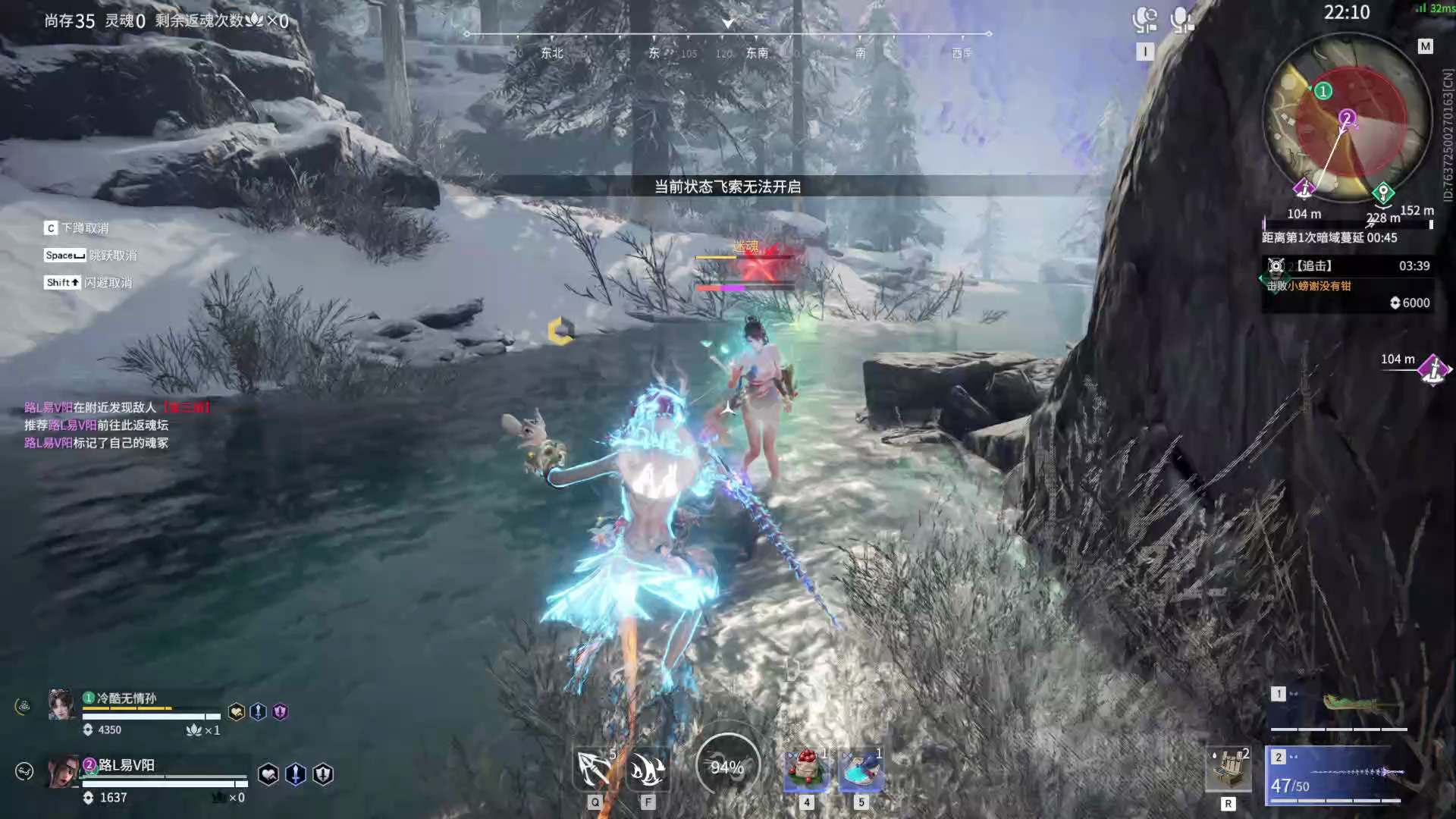
Task: Select the purple 104 m waypoint marker
Action: pos(1433,370)
